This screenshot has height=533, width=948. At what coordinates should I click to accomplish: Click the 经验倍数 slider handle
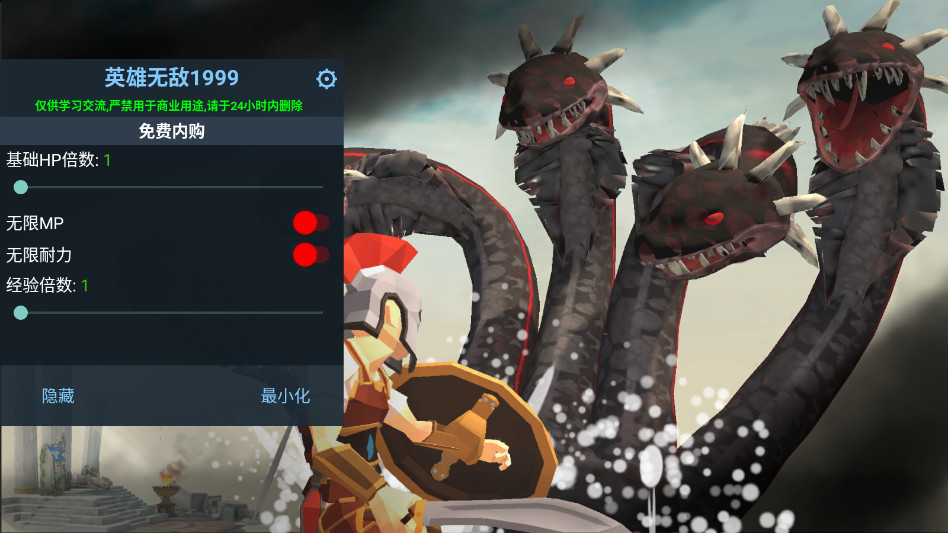click(20, 312)
